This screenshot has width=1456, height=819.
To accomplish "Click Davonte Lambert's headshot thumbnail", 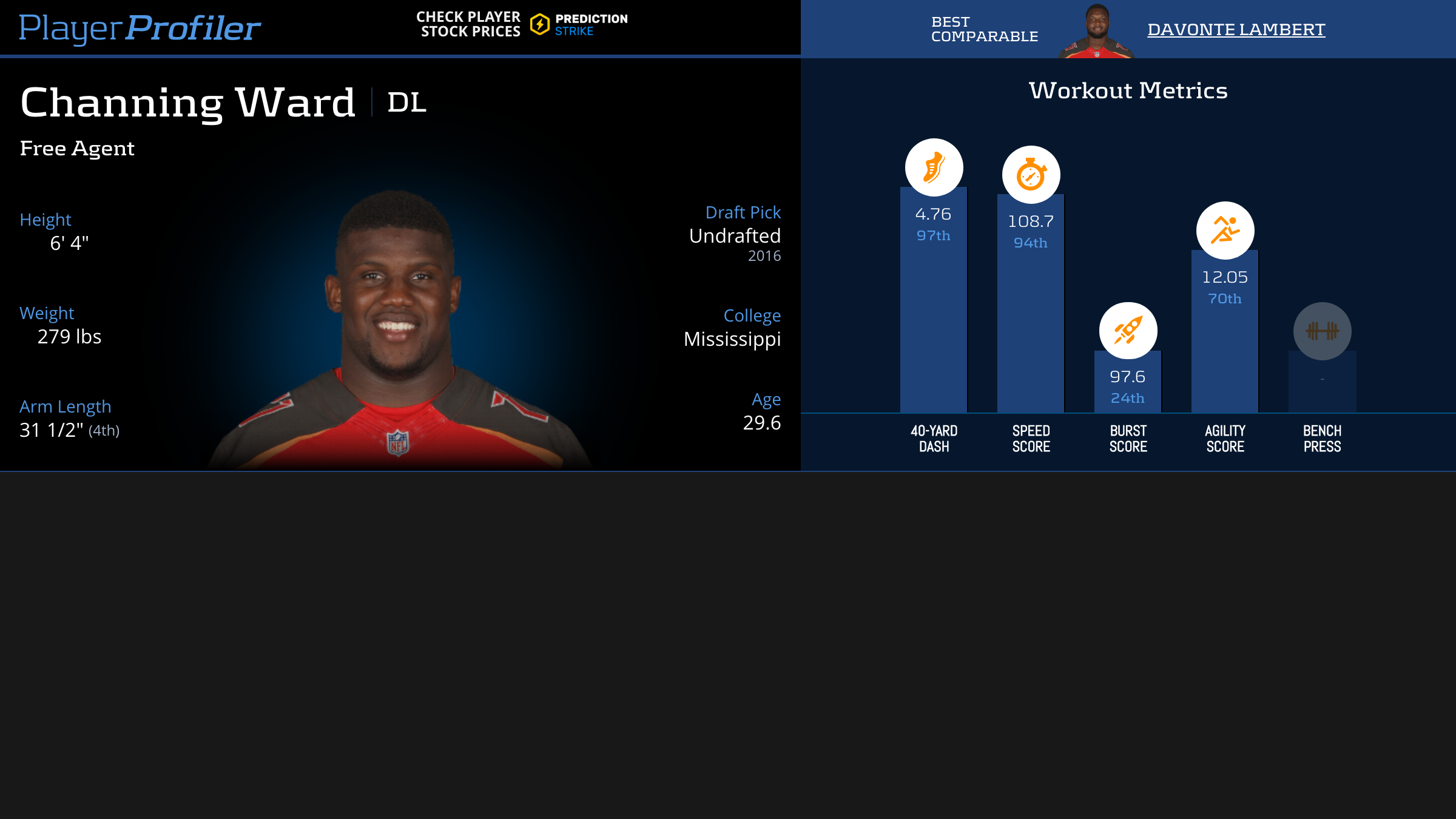I will 1096,32.
